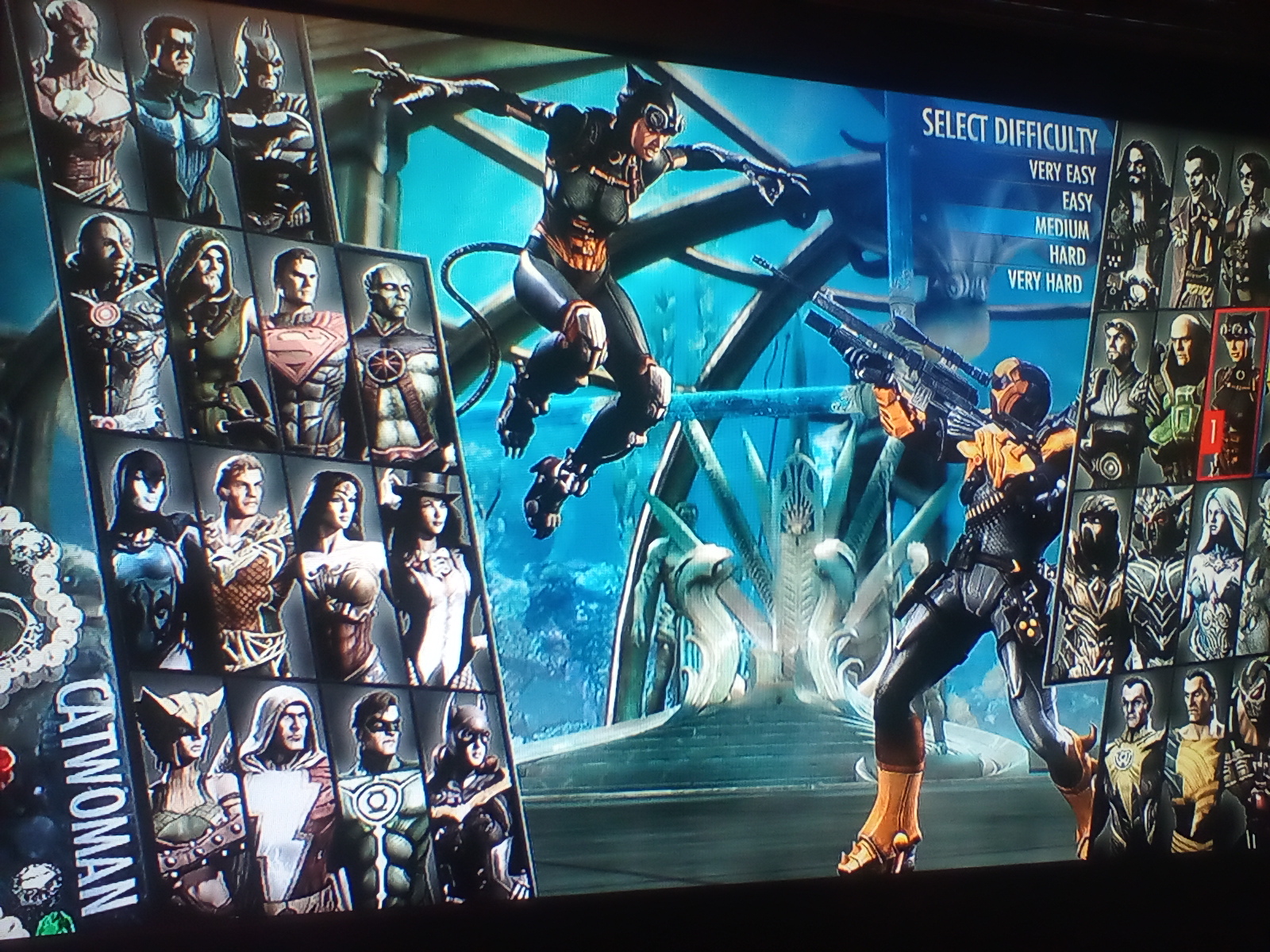Choose Very Hard difficulty

pos(1045,281)
